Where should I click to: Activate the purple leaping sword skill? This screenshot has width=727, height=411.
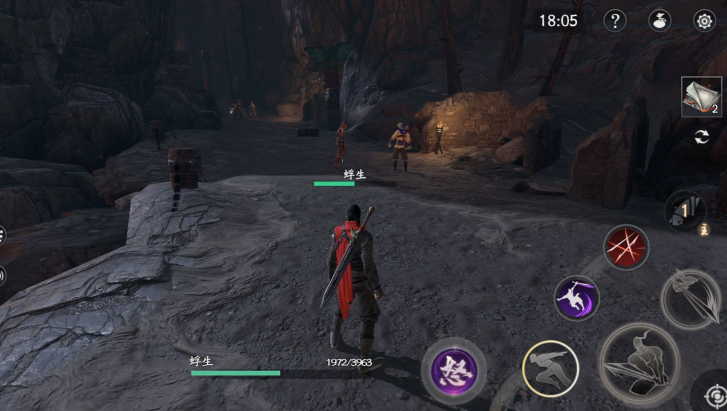577,298
